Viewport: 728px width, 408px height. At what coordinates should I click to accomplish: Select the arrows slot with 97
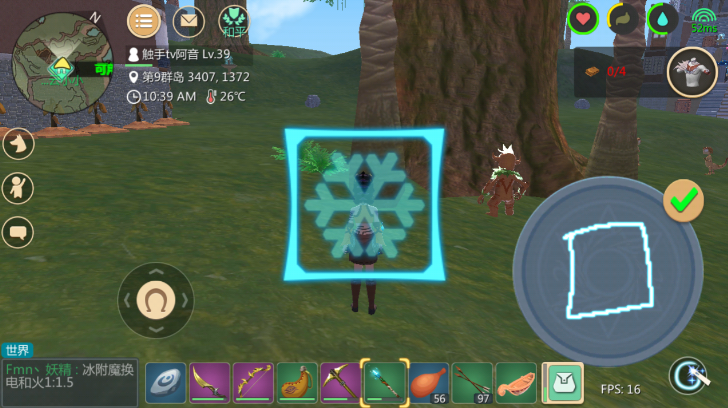[x=473, y=383]
